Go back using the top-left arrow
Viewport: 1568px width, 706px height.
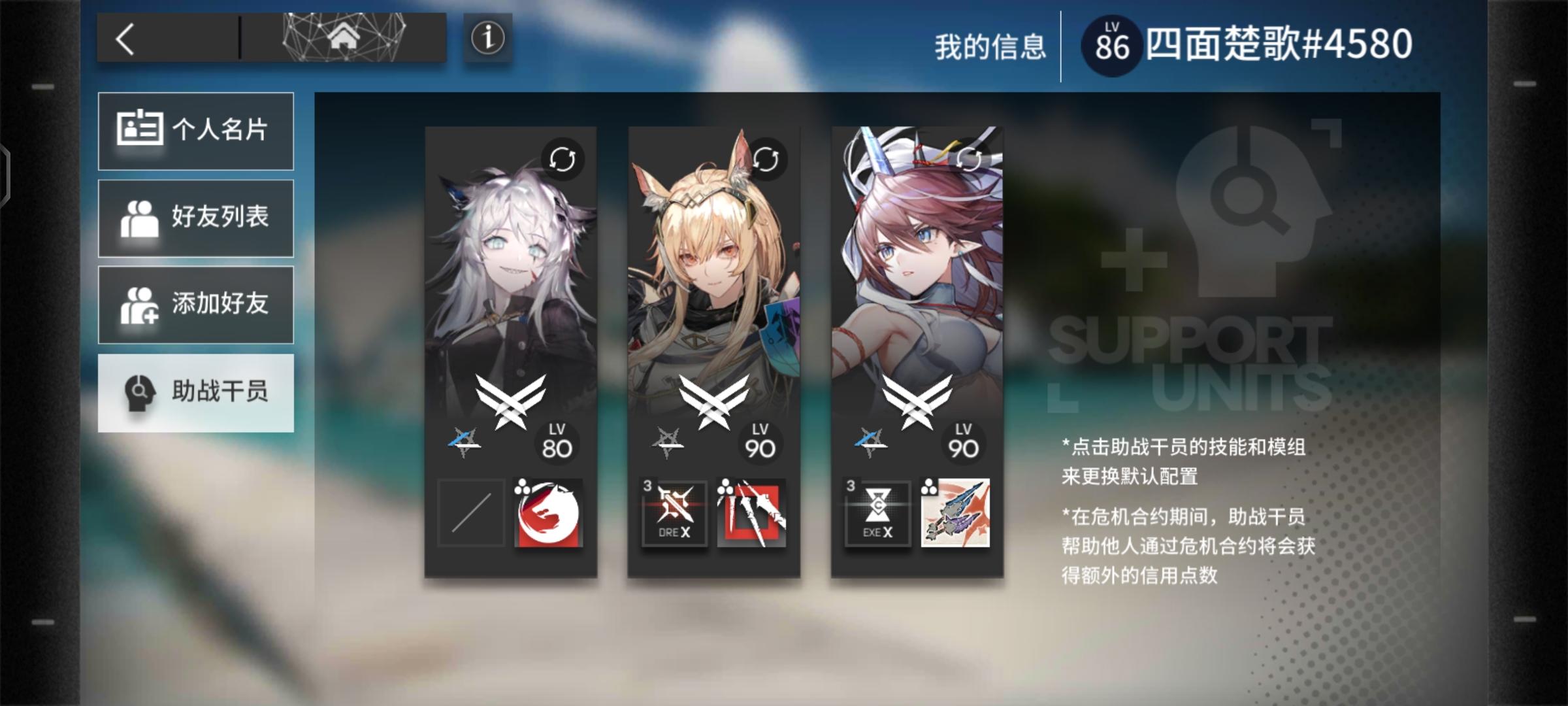point(126,41)
